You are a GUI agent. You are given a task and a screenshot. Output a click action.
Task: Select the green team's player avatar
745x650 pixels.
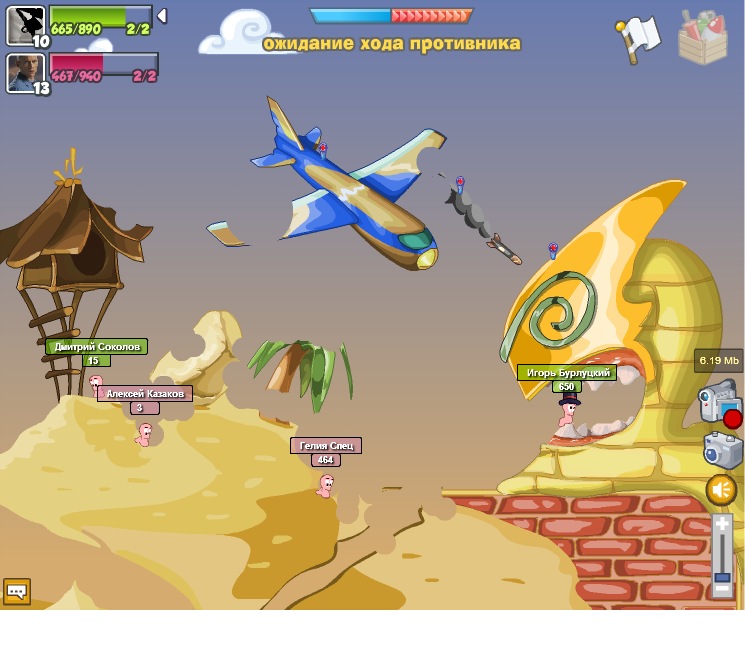(x=24, y=24)
